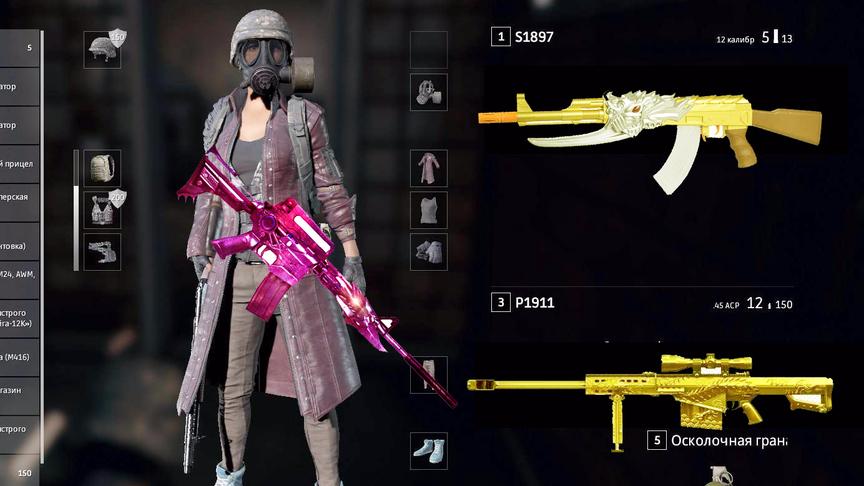The image size is (864, 486).
Task: Click the armored vest slot
Action: (x=102, y=209)
